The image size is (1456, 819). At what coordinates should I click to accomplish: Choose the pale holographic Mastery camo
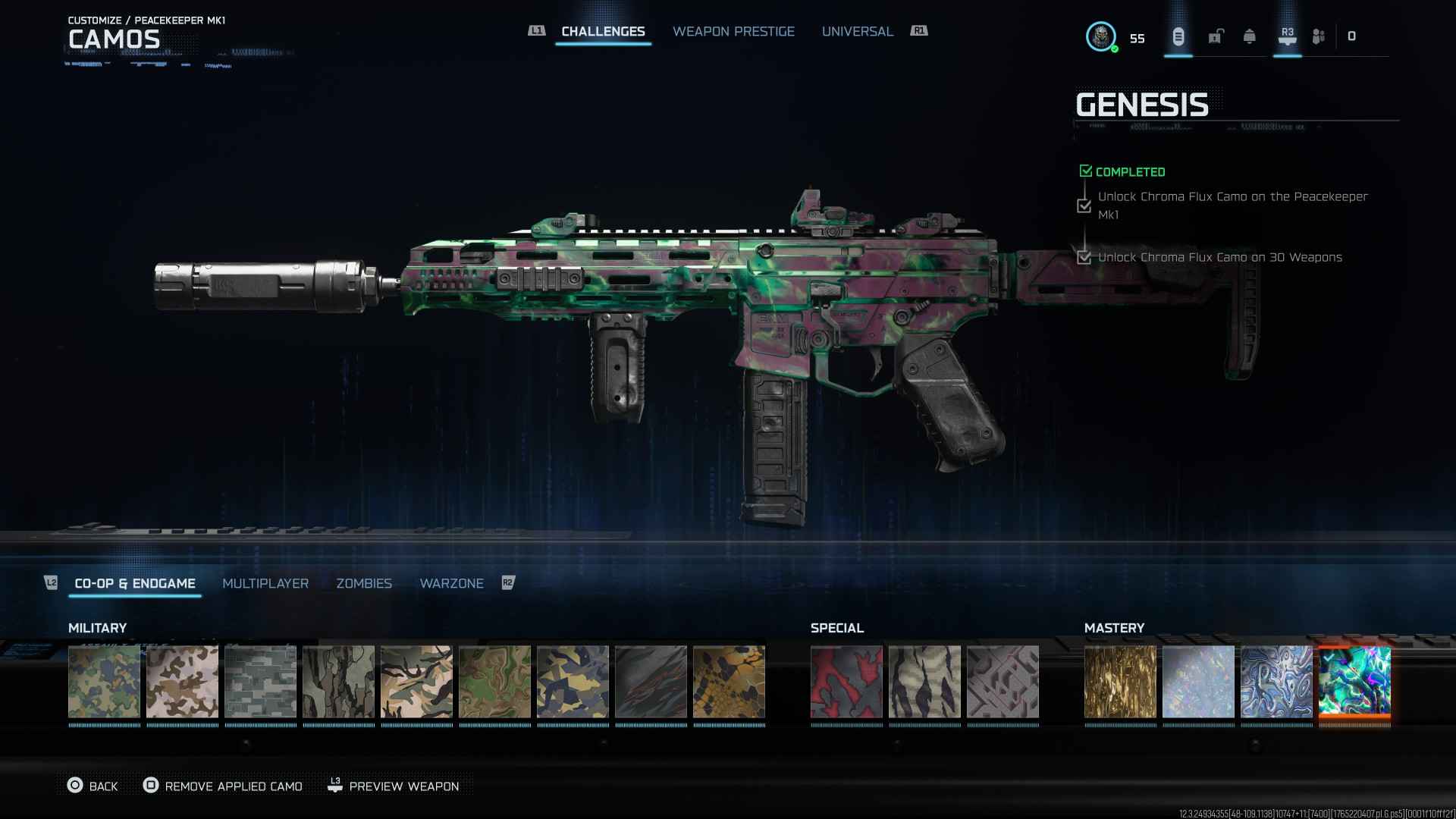pyautogui.click(x=1198, y=681)
